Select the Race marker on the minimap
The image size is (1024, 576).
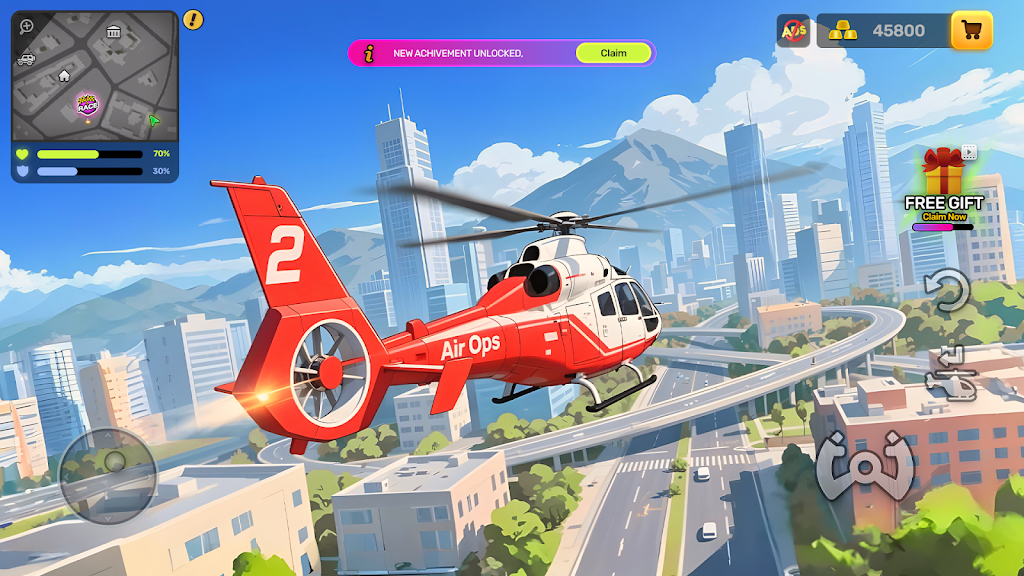[x=88, y=105]
